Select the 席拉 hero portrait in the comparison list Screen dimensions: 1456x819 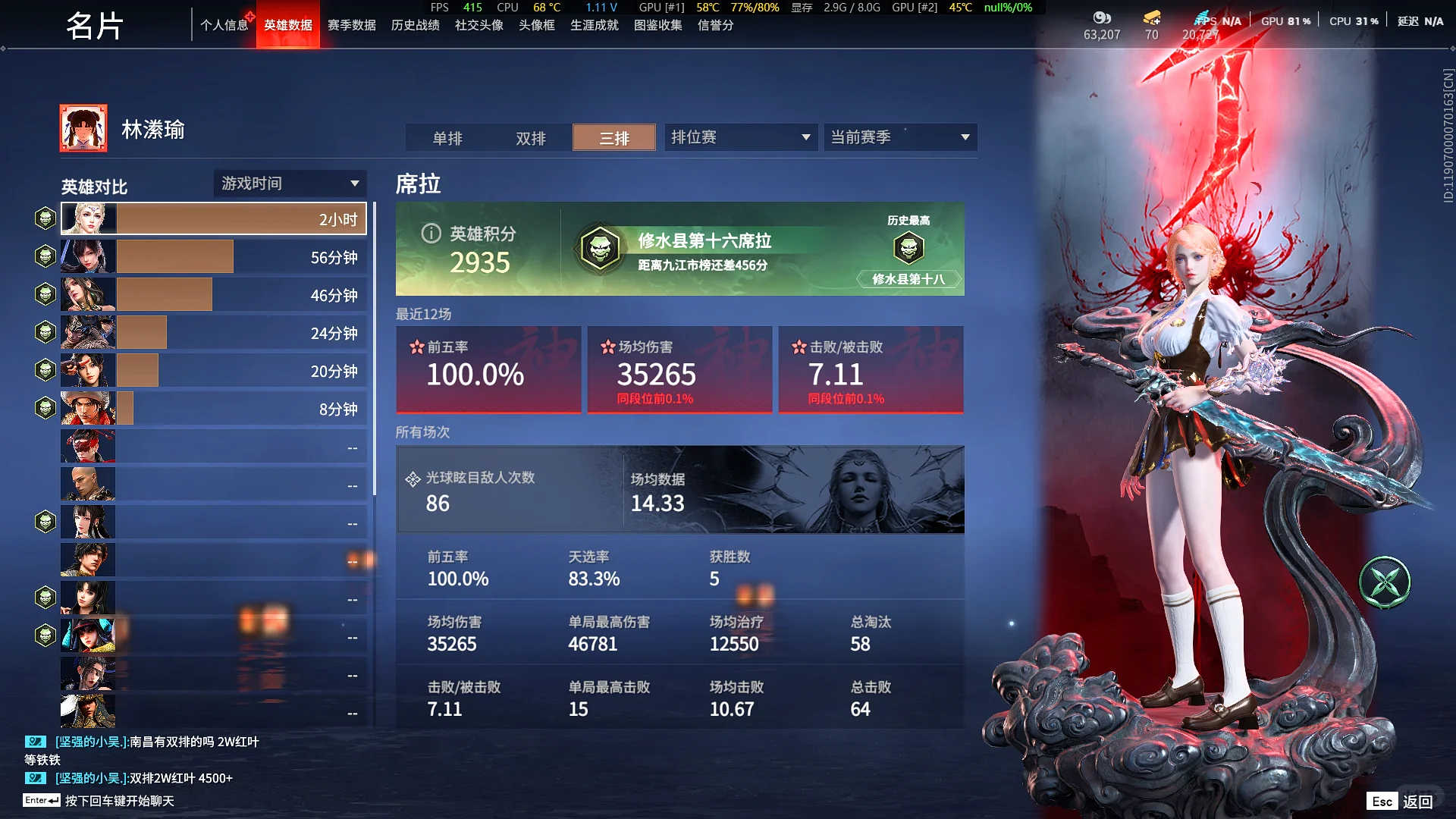click(x=87, y=218)
